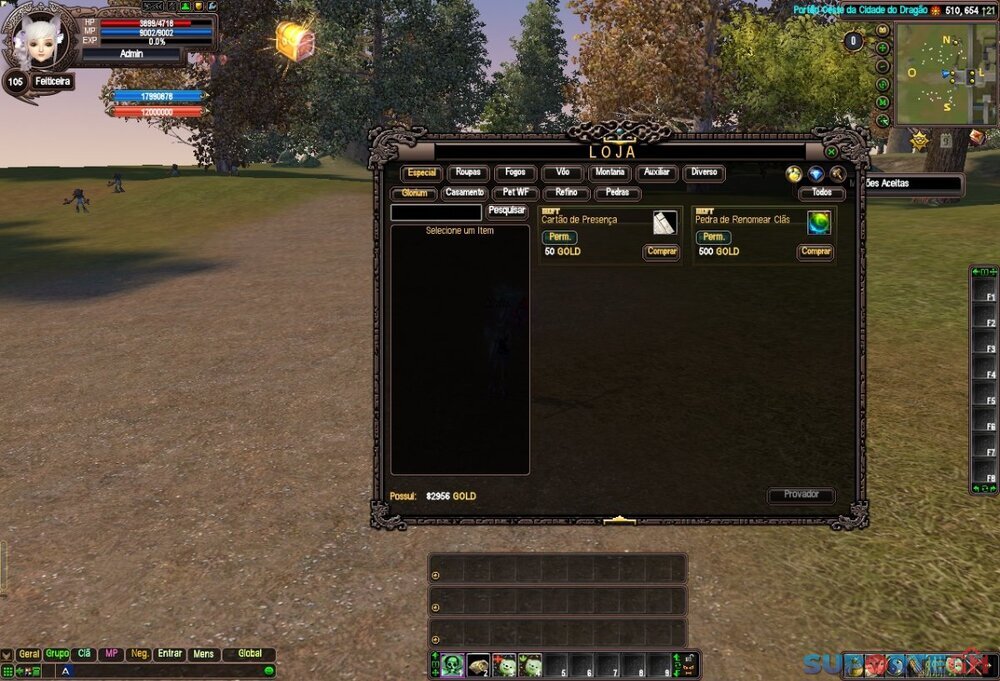Screen dimensions: 1000x681
Task: Open the blue diamond currency shop icon
Action: (816, 174)
